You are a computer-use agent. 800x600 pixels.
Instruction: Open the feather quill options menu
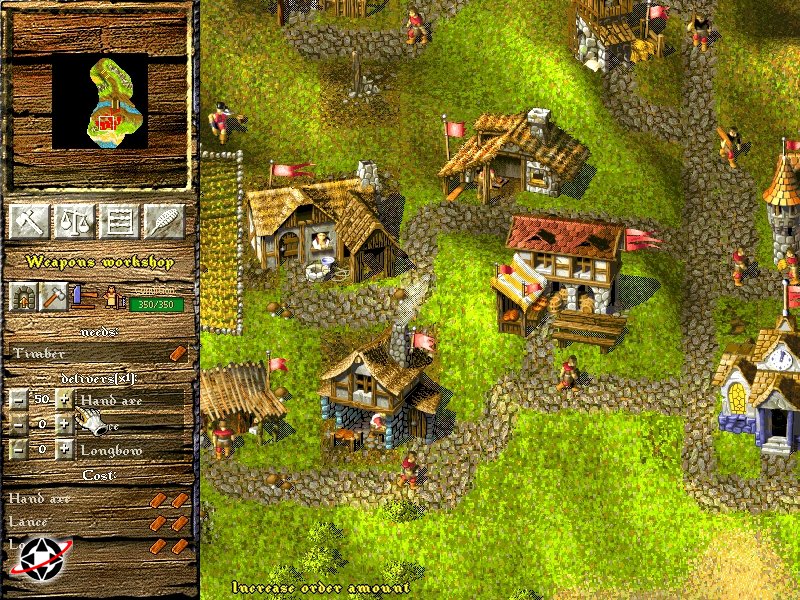(x=165, y=220)
